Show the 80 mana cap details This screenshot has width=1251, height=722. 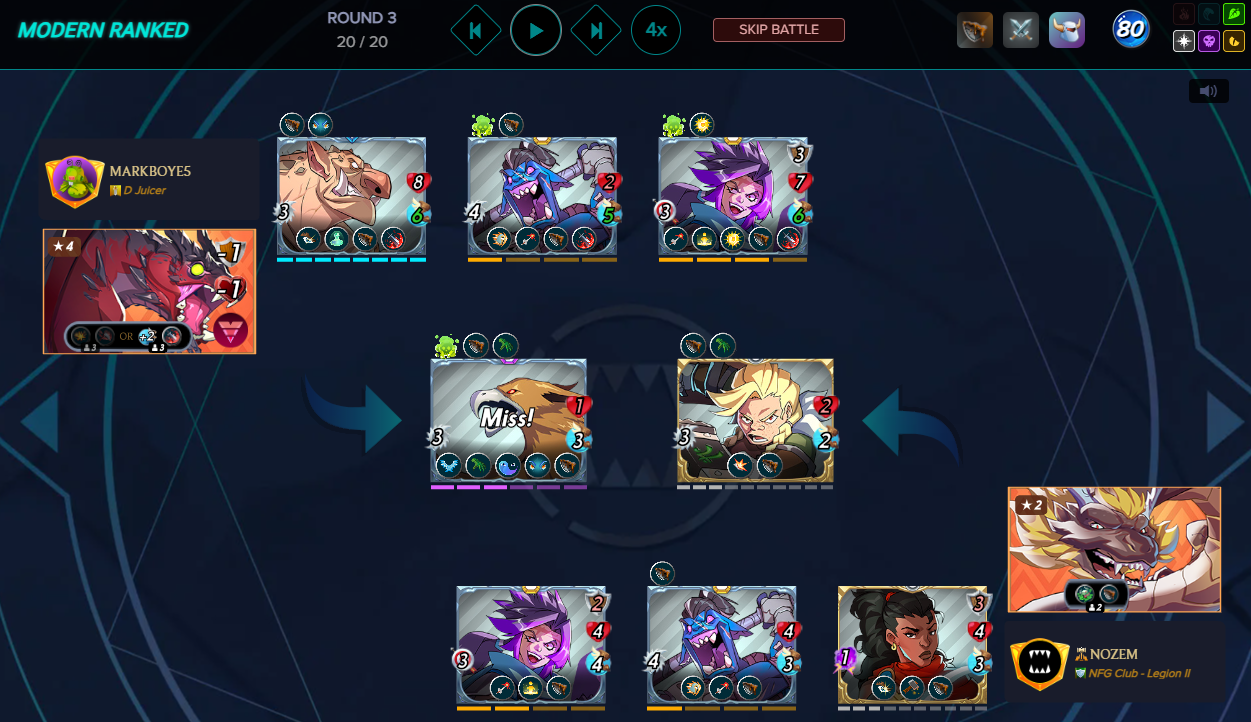click(1130, 30)
